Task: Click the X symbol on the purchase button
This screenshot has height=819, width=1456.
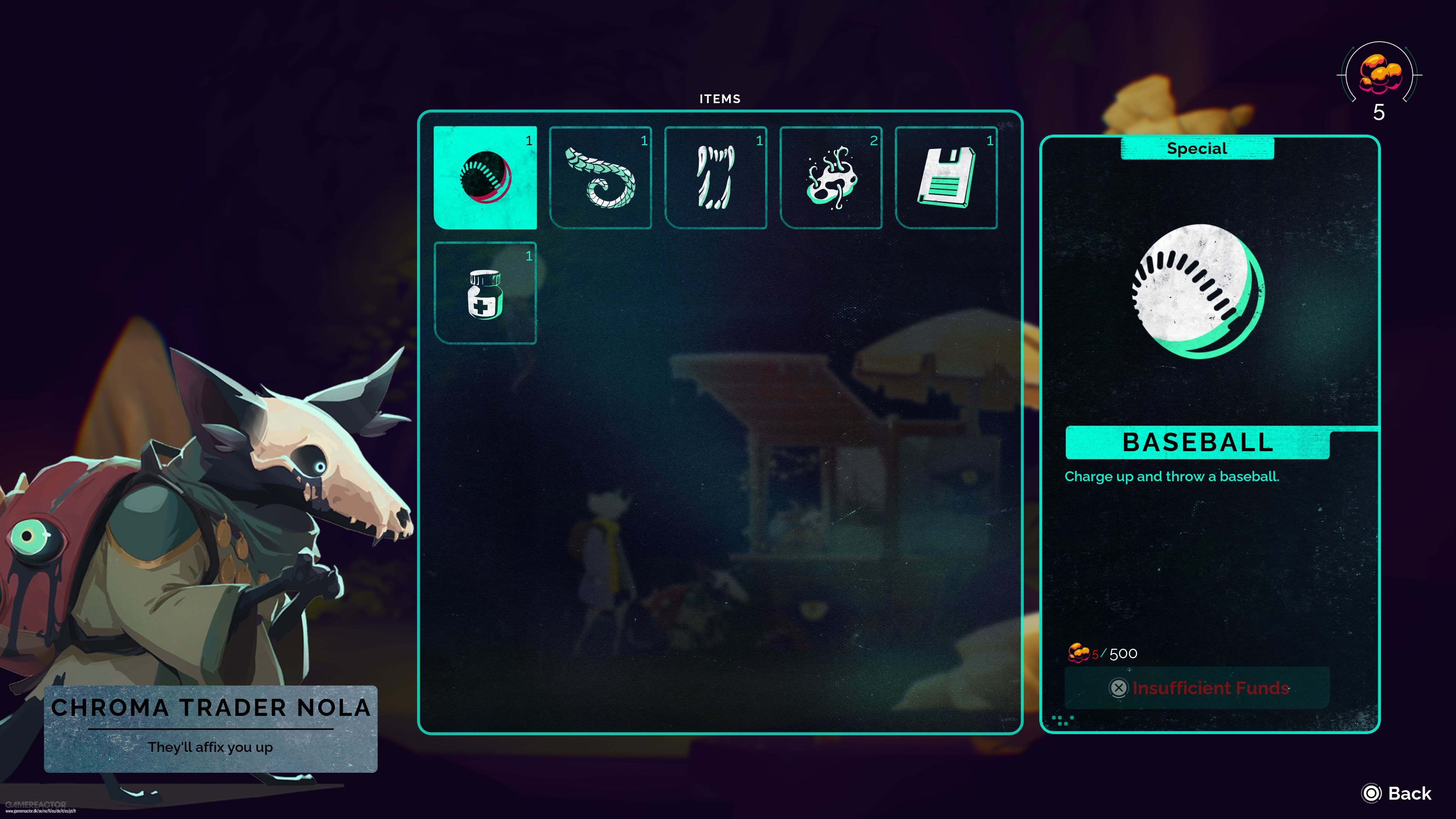Action: click(1119, 688)
